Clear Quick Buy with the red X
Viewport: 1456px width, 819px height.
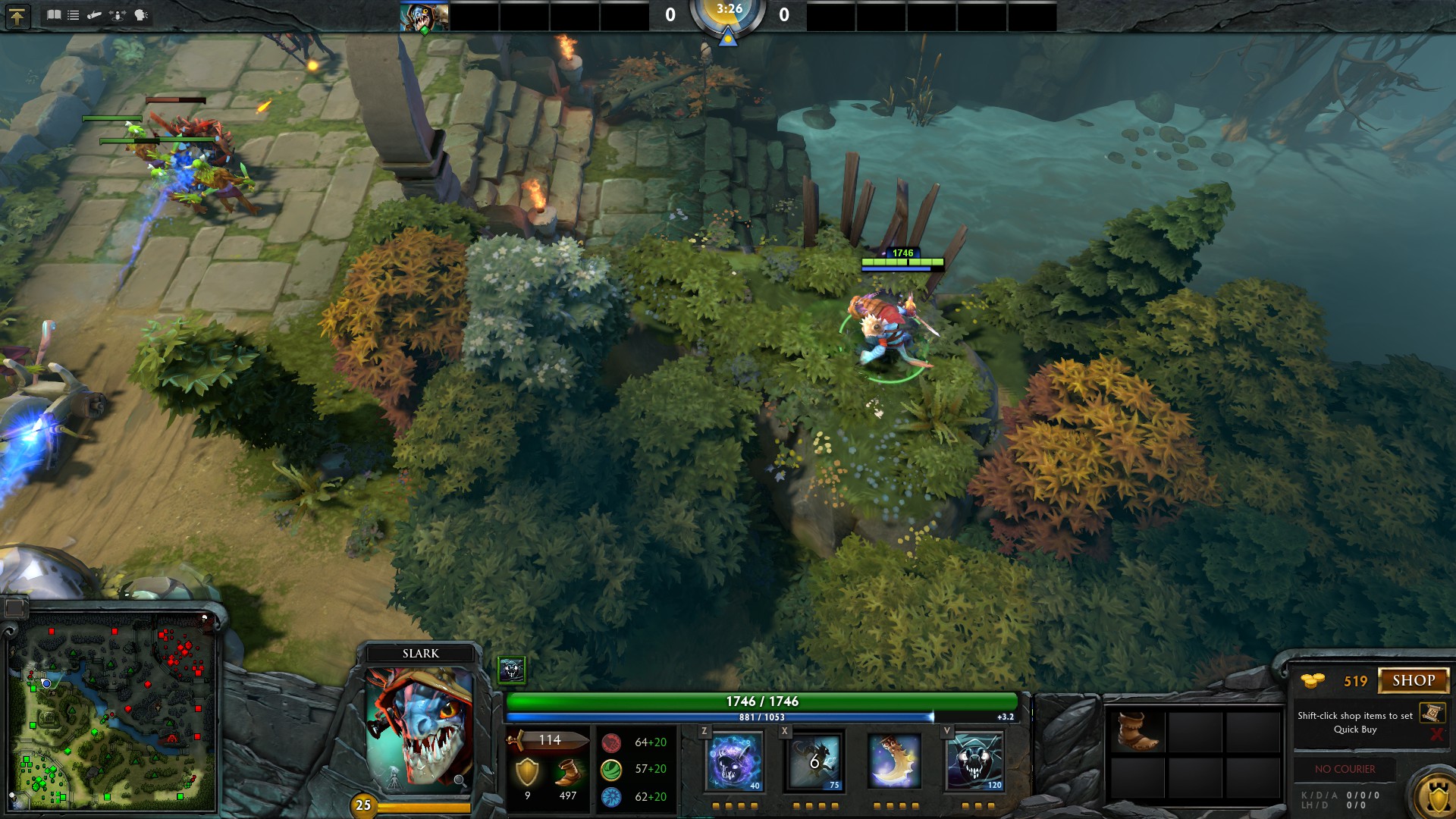click(1436, 734)
